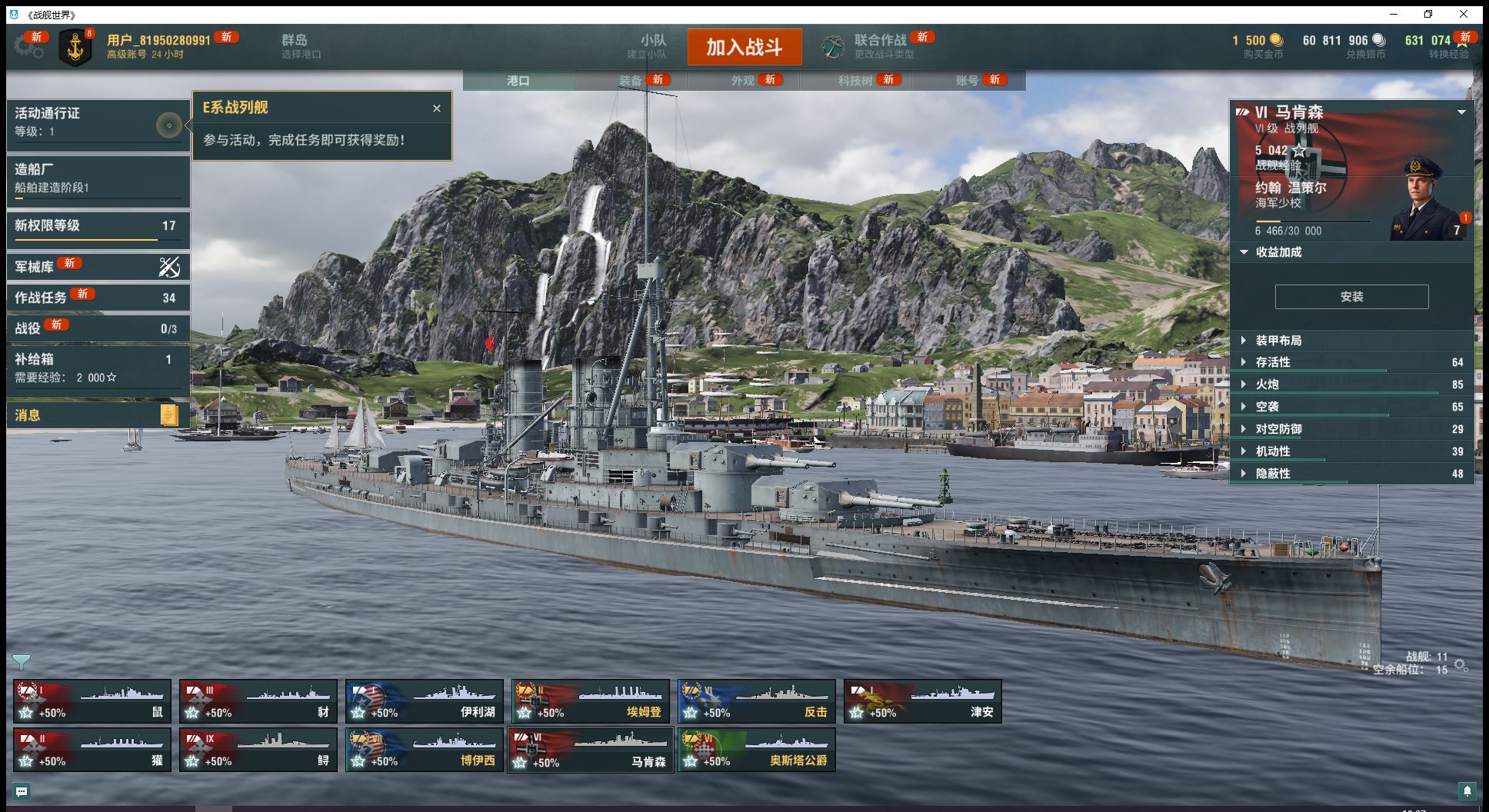Close the game window
The width and height of the screenshot is (1489, 812).
pyautogui.click(x=1463, y=14)
